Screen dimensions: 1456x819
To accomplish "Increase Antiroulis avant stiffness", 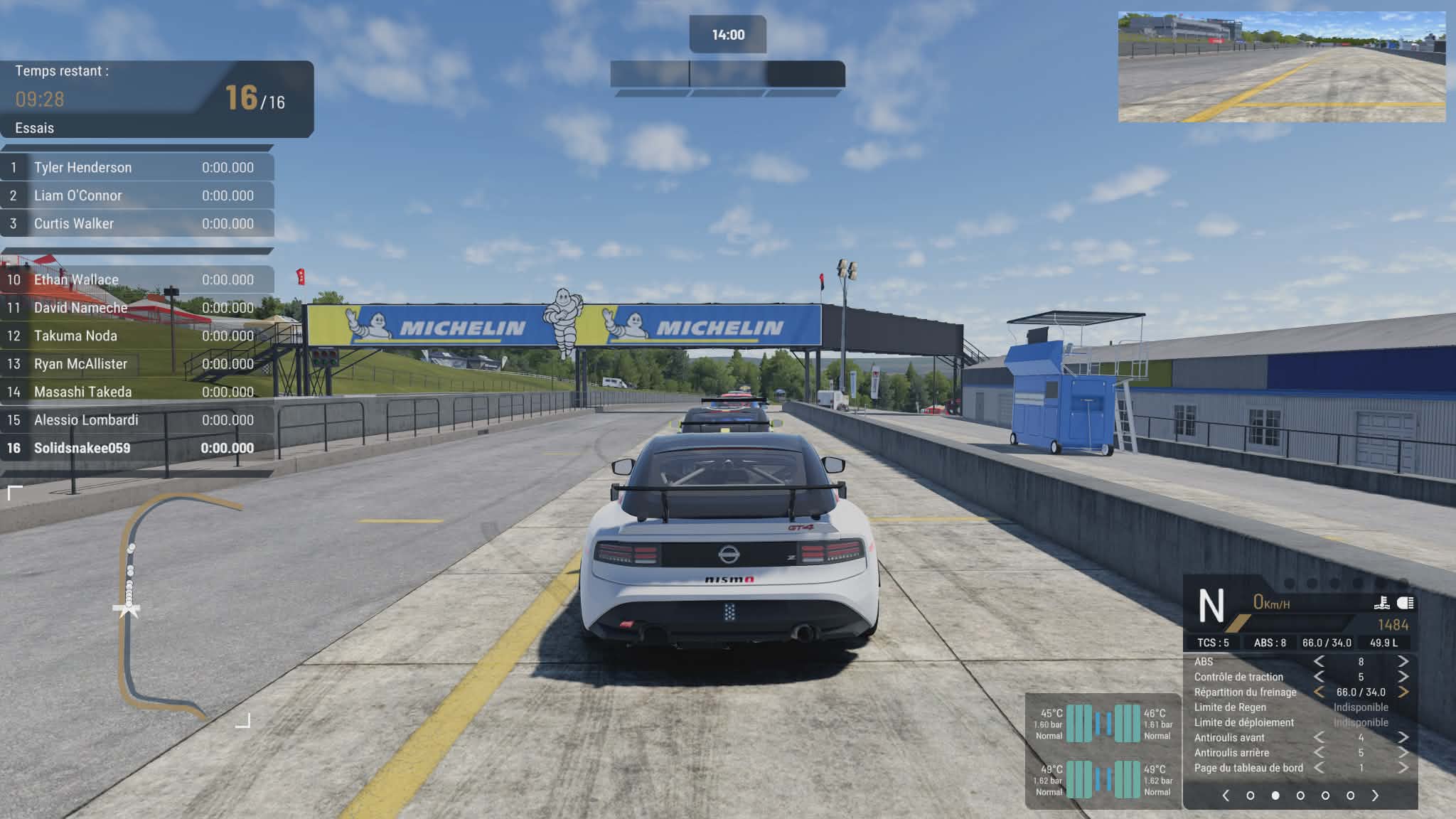I will click(x=1403, y=737).
